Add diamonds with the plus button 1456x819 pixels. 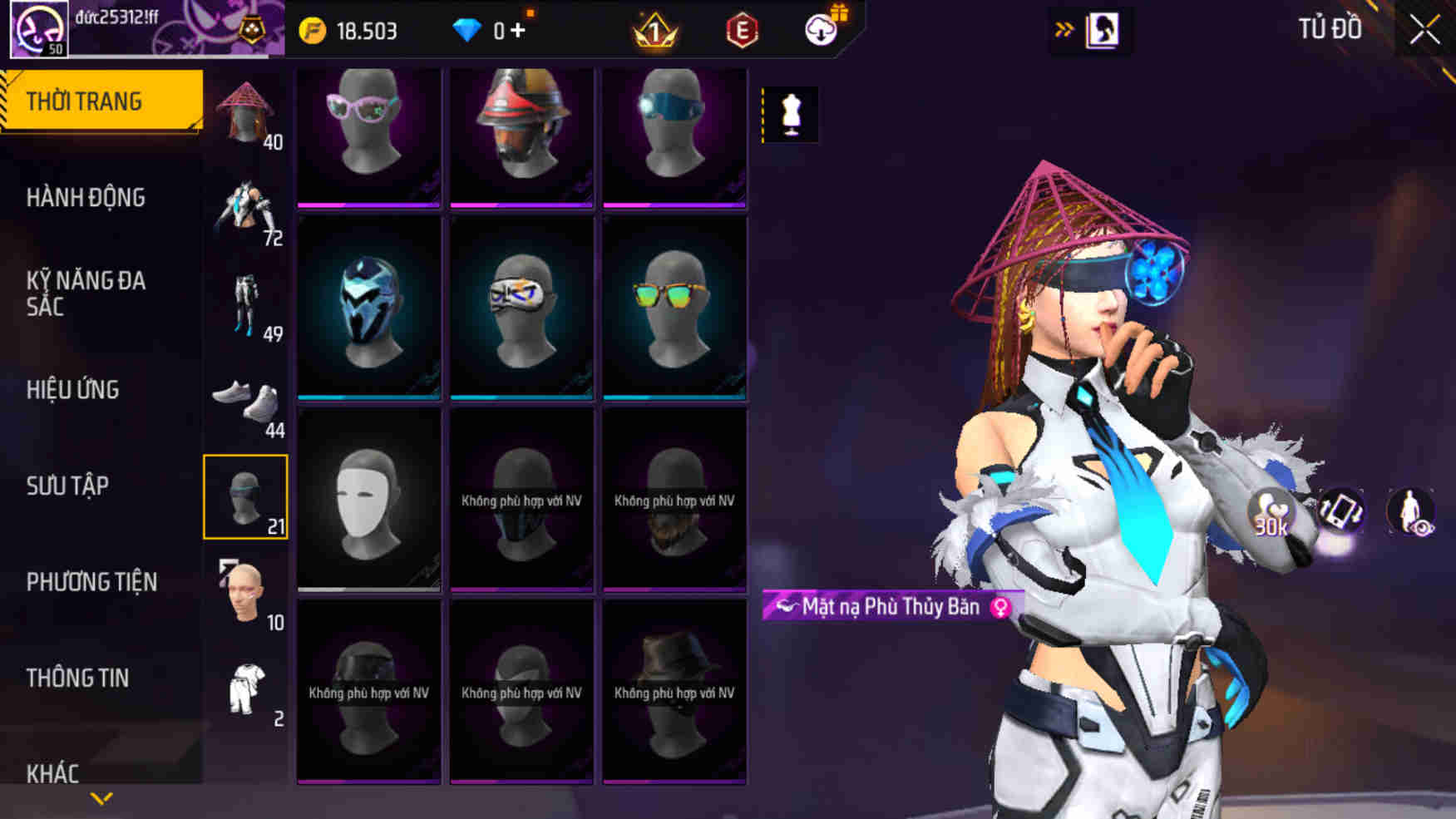click(x=519, y=31)
